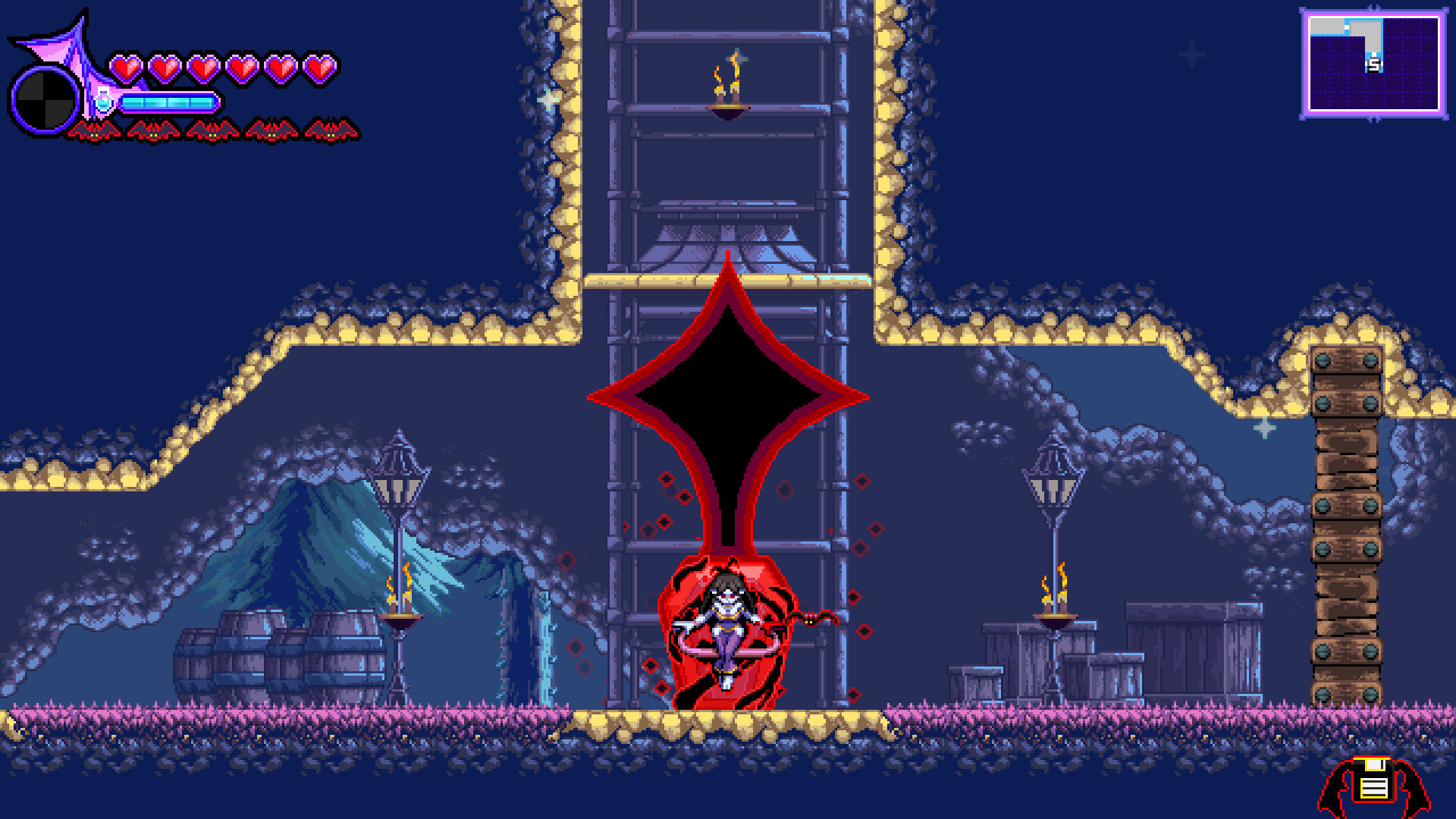Click the dark circular ability orb
Image resolution: width=1456 pixels, height=819 pixels.
pyautogui.click(x=43, y=99)
